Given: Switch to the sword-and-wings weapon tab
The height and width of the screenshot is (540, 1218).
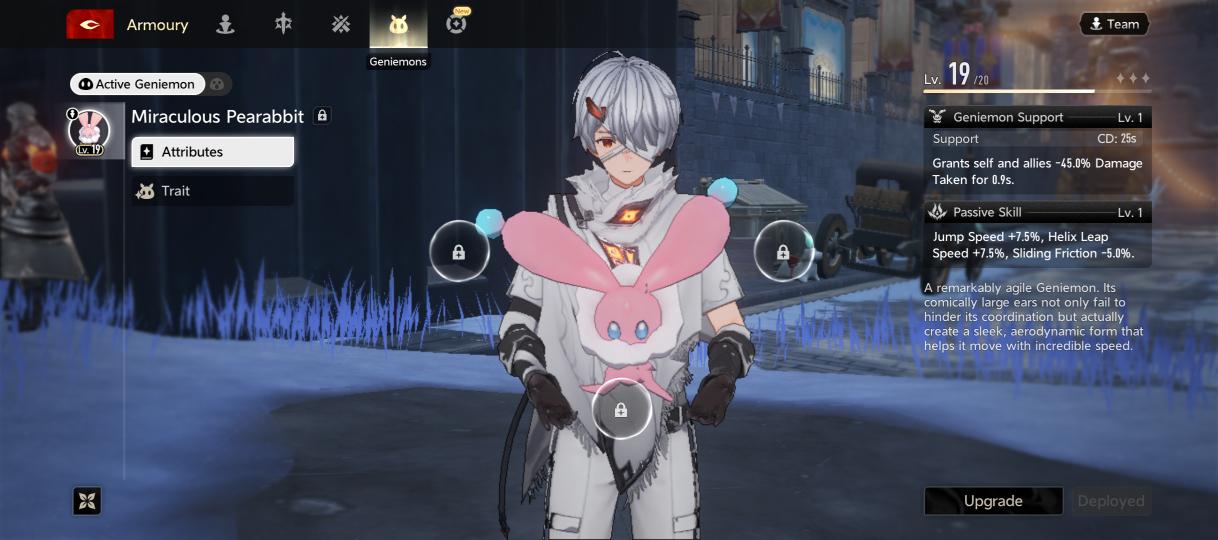Looking at the screenshot, I should pos(284,24).
